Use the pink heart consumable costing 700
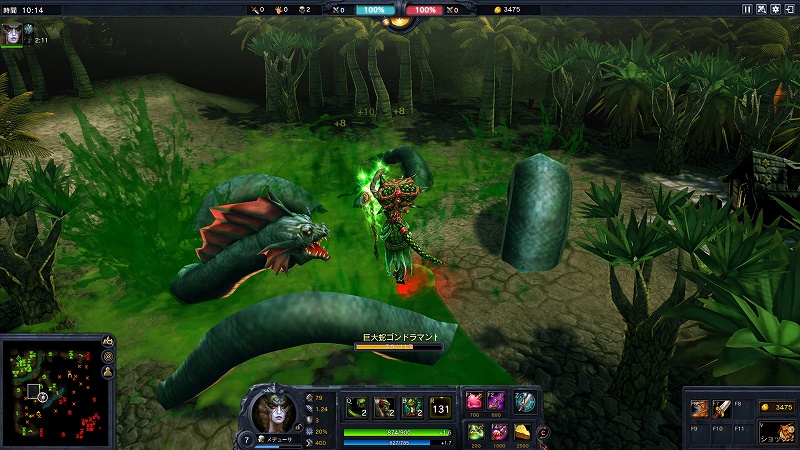The height and width of the screenshot is (450, 800). pyautogui.click(x=473, y=401)
